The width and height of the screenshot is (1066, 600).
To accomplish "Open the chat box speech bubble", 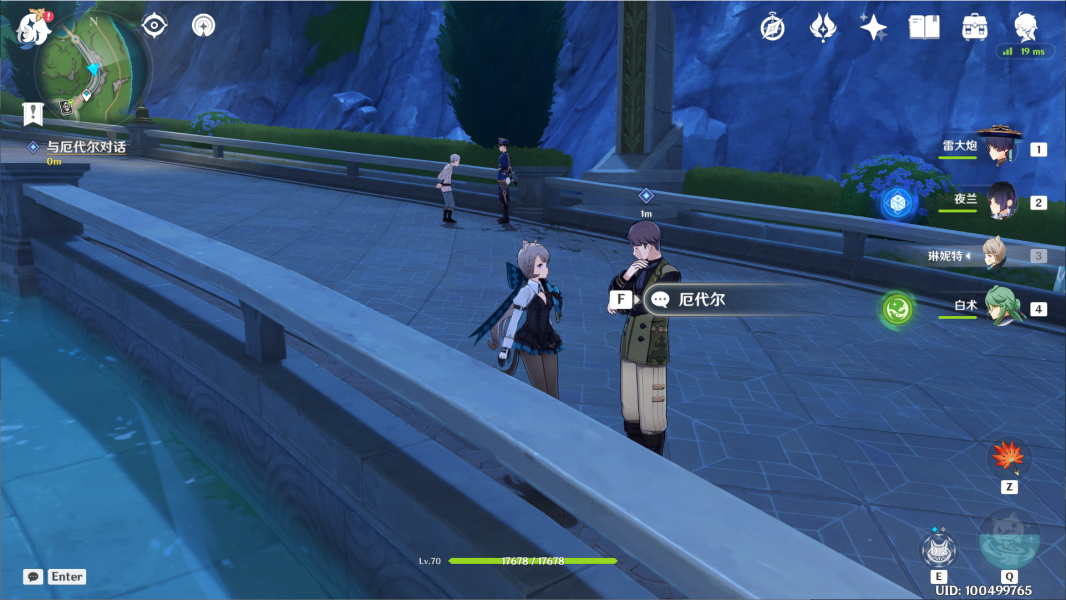I will coord(34,577).
